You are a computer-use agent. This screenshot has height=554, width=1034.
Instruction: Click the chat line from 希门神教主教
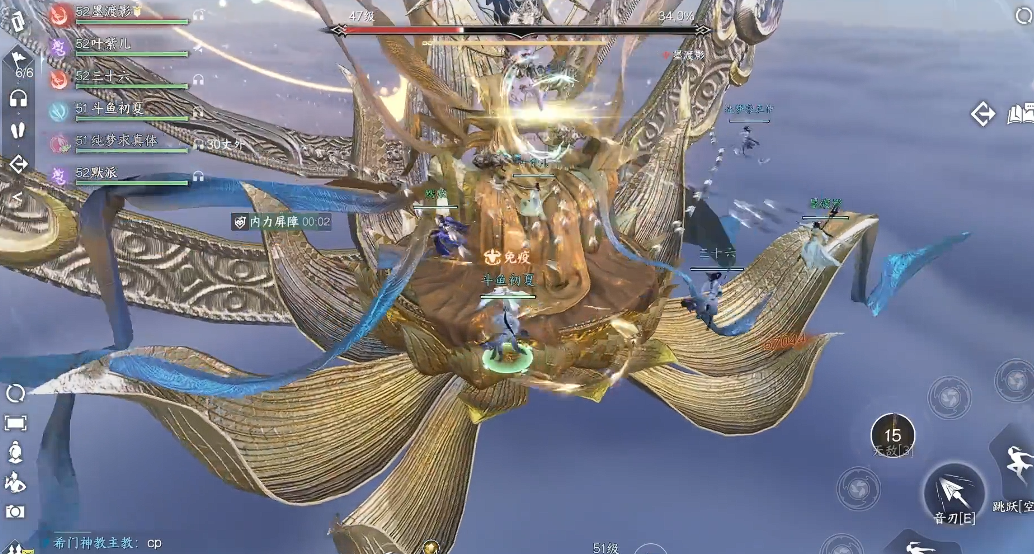point(100,543)
